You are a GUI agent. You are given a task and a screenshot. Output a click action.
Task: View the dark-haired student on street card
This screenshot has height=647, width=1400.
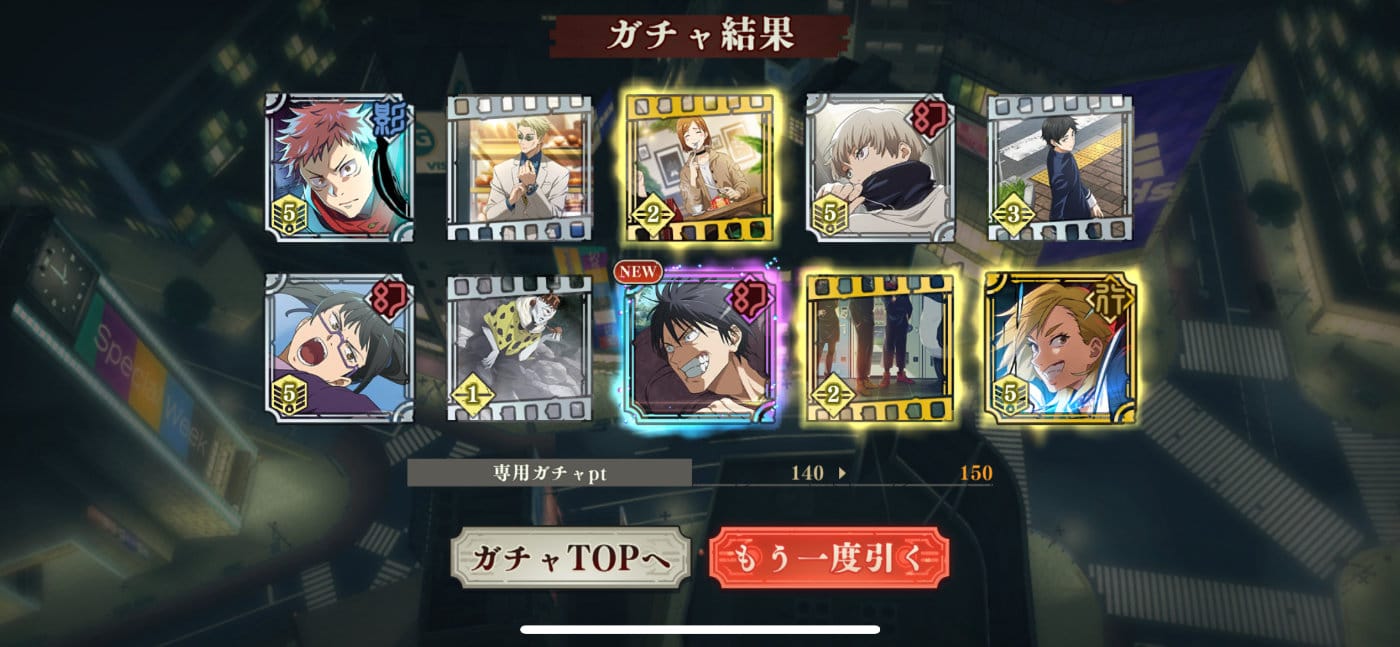[x=1060, y=167]
